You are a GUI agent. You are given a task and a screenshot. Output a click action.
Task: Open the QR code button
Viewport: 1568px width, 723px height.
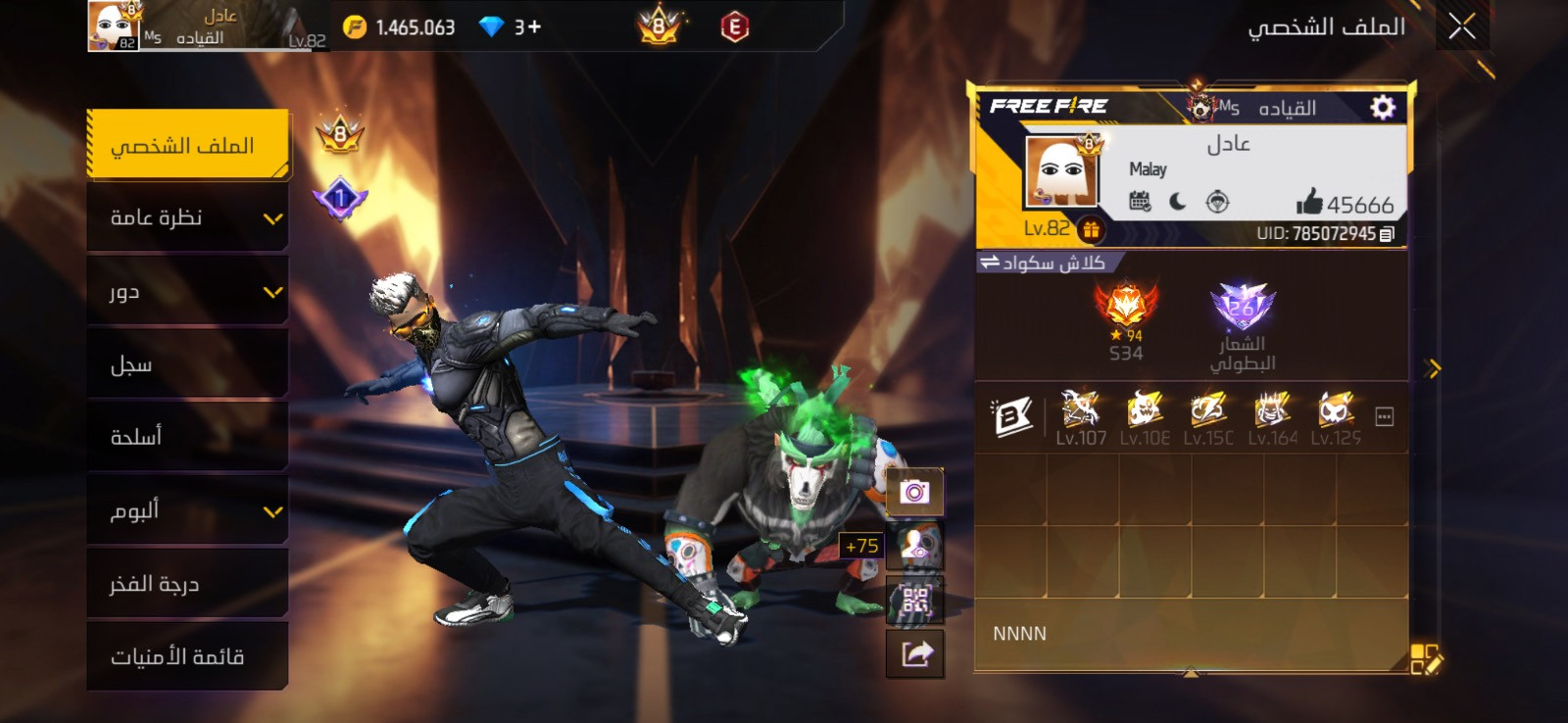(914, 600)
